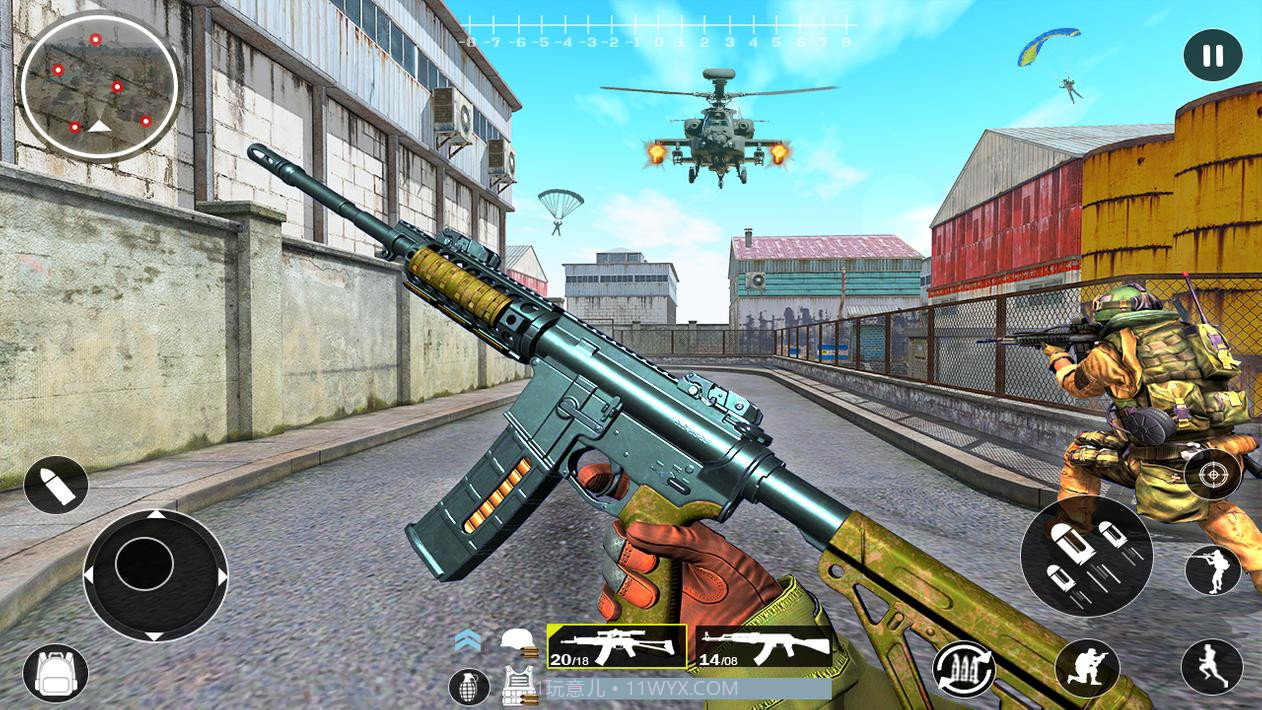
Task: Activate the crosshair aim button
Action: tap(1212, 472)
